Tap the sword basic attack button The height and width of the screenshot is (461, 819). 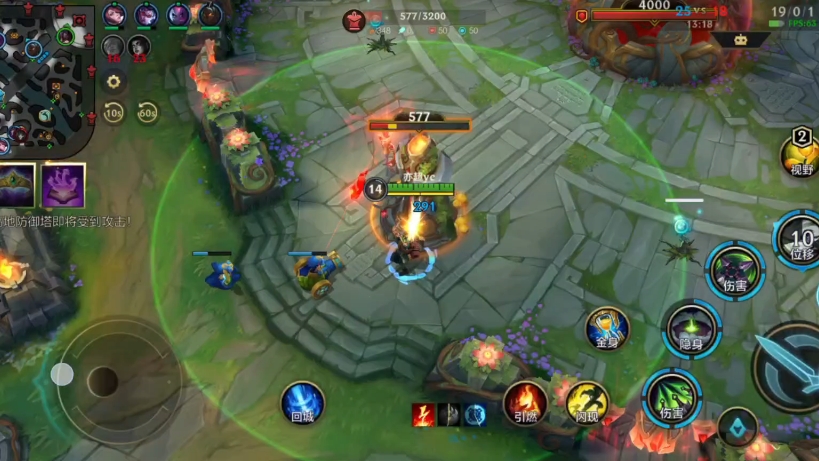789,366
